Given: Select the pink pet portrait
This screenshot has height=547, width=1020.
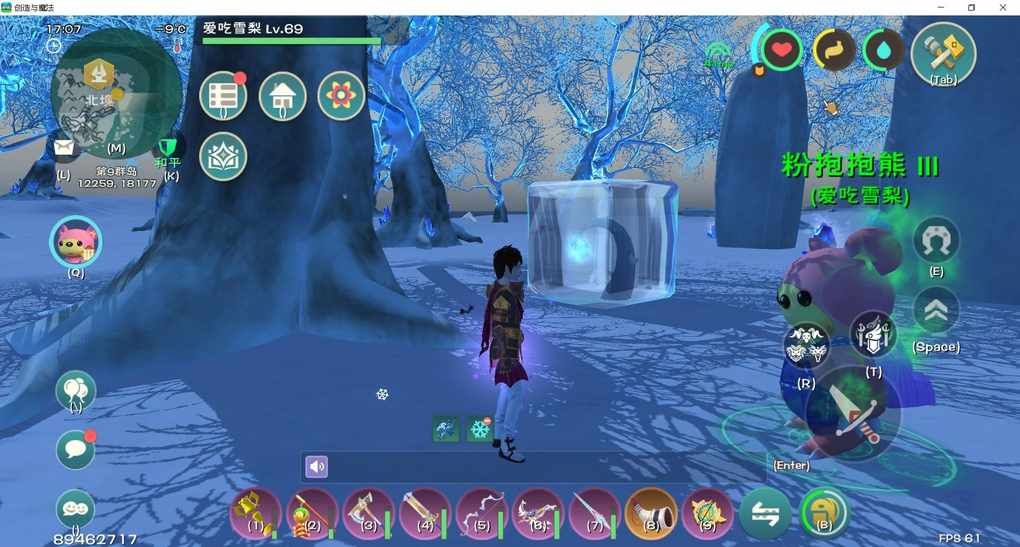Looking at the screenshot, I should tap(76, 241).
